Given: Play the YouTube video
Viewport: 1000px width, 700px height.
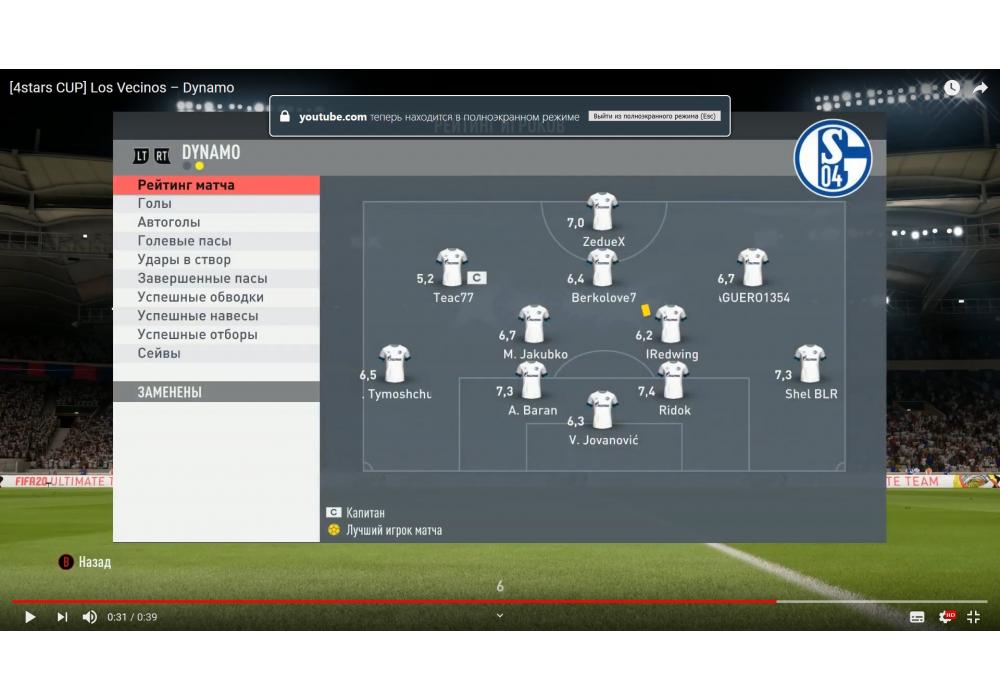Looking at the screenshot, I should pos(30,617).
